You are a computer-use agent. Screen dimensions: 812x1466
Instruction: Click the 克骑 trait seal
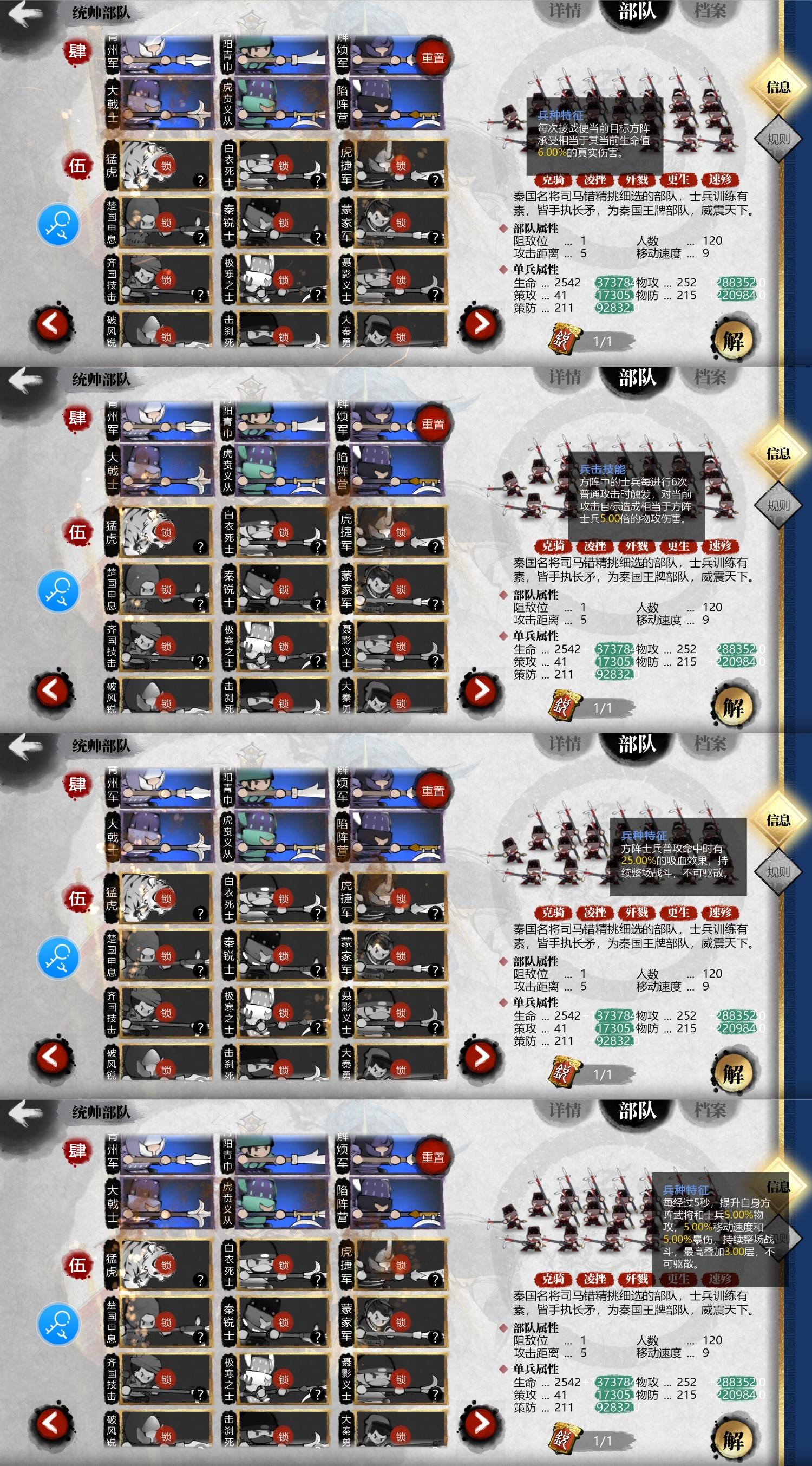pos(554,179)
